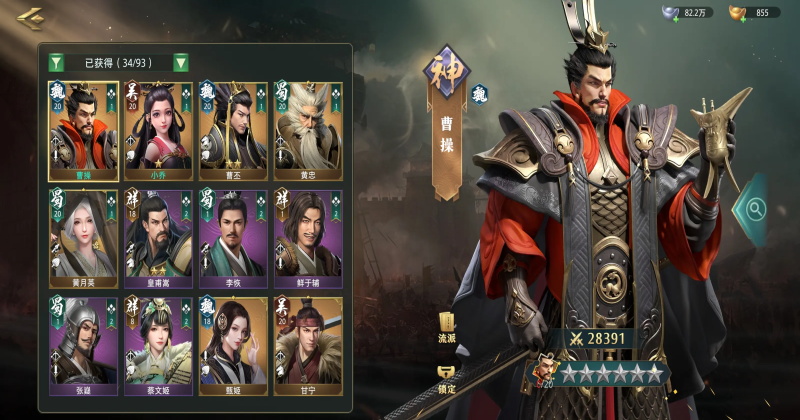
Task: Select the Xiao Qiao (小乔) hero card
Action: pos(158,131)
